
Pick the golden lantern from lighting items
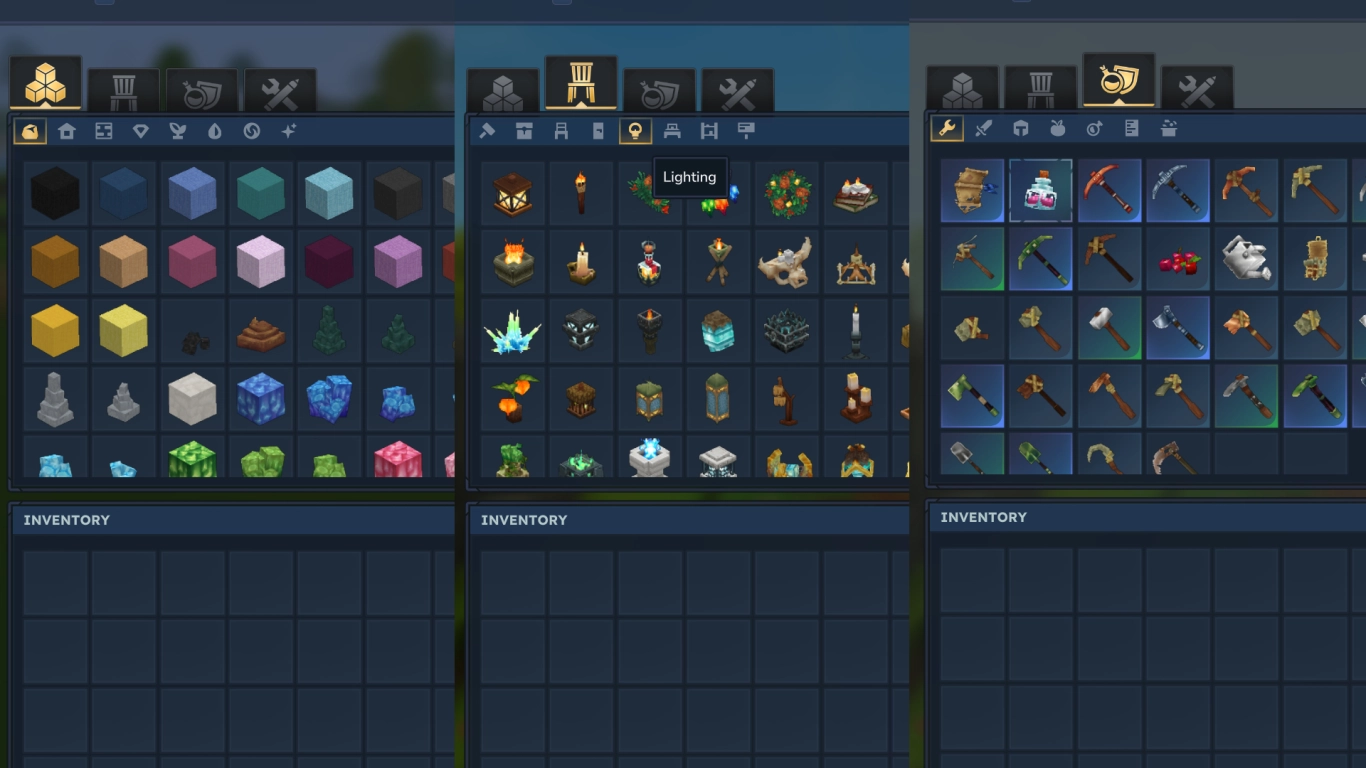tap(512, 193)
